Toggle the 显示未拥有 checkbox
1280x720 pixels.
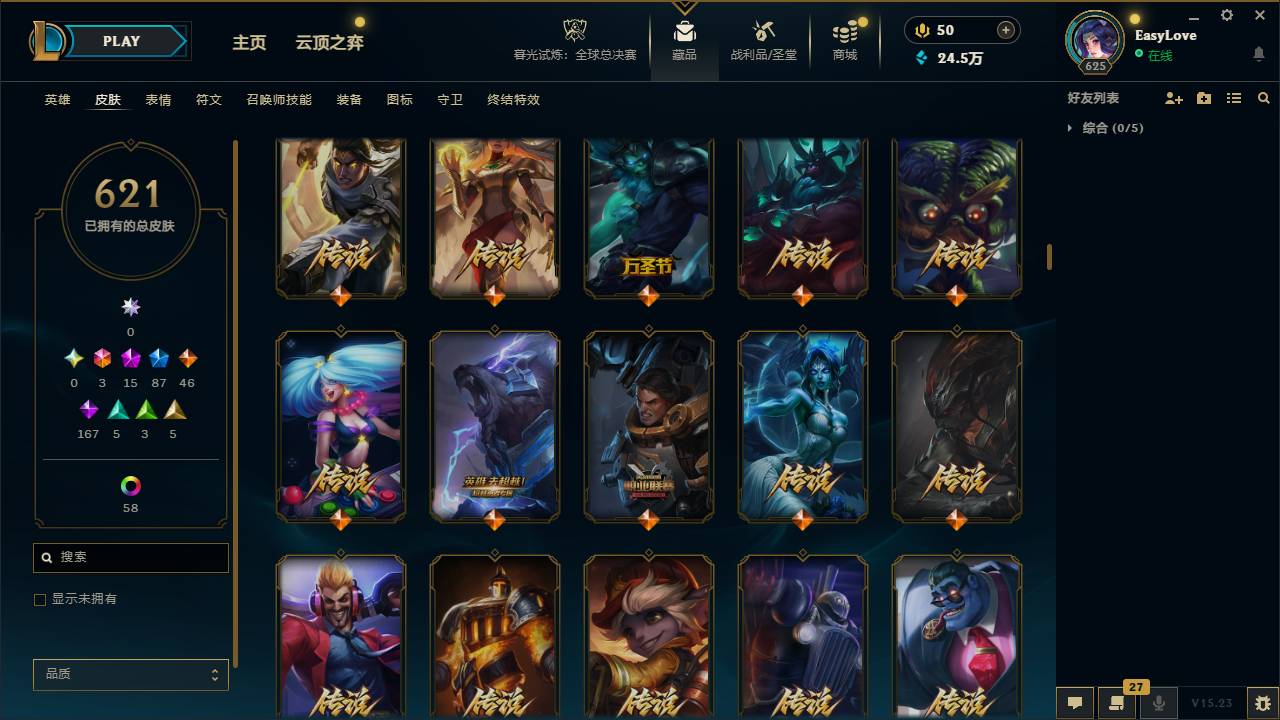pyautogui.click(x=40, y=599)
